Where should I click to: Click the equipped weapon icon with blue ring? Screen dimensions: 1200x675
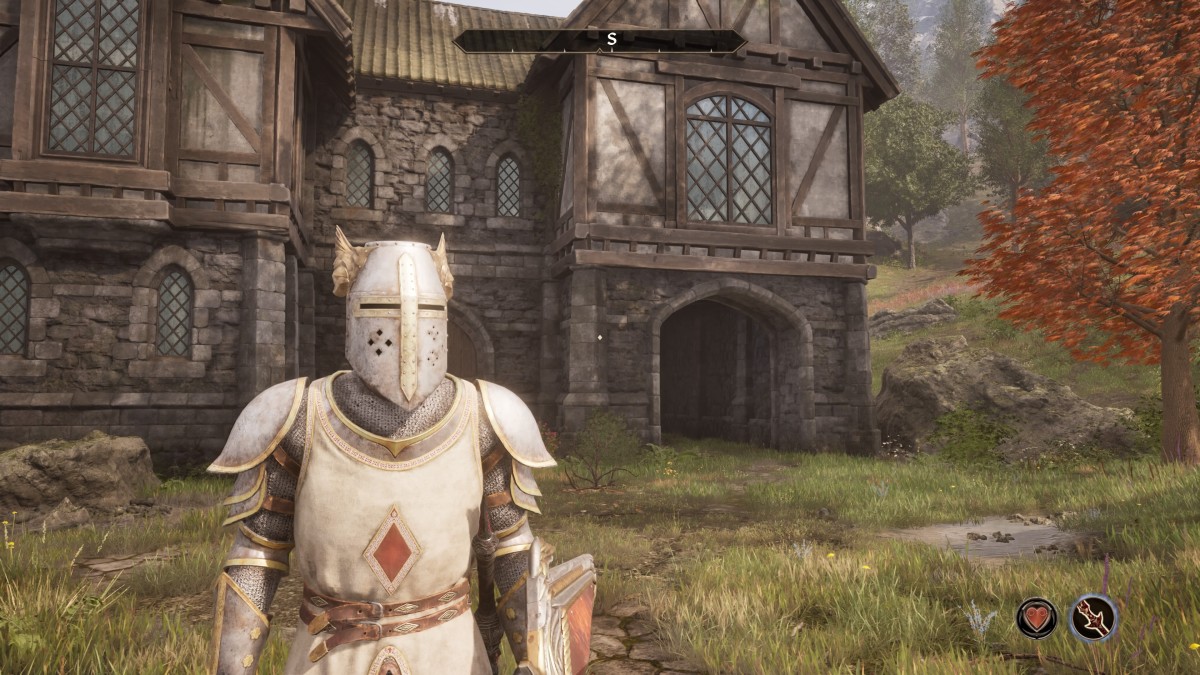pos(1093,618)
